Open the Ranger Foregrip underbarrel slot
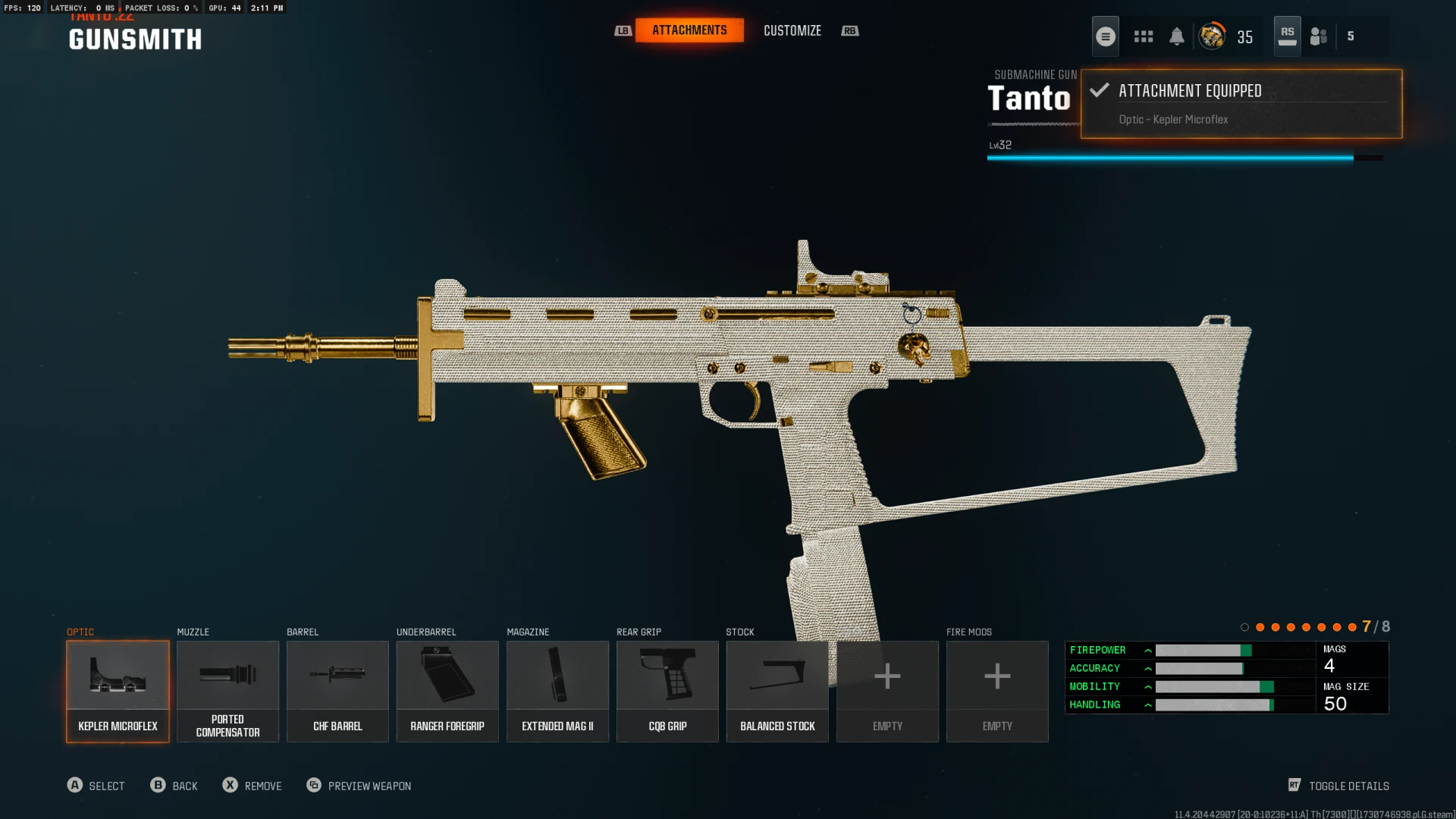Image resolution: width=1456 pixels, height=819 pixels. click(x=447, y=691)
